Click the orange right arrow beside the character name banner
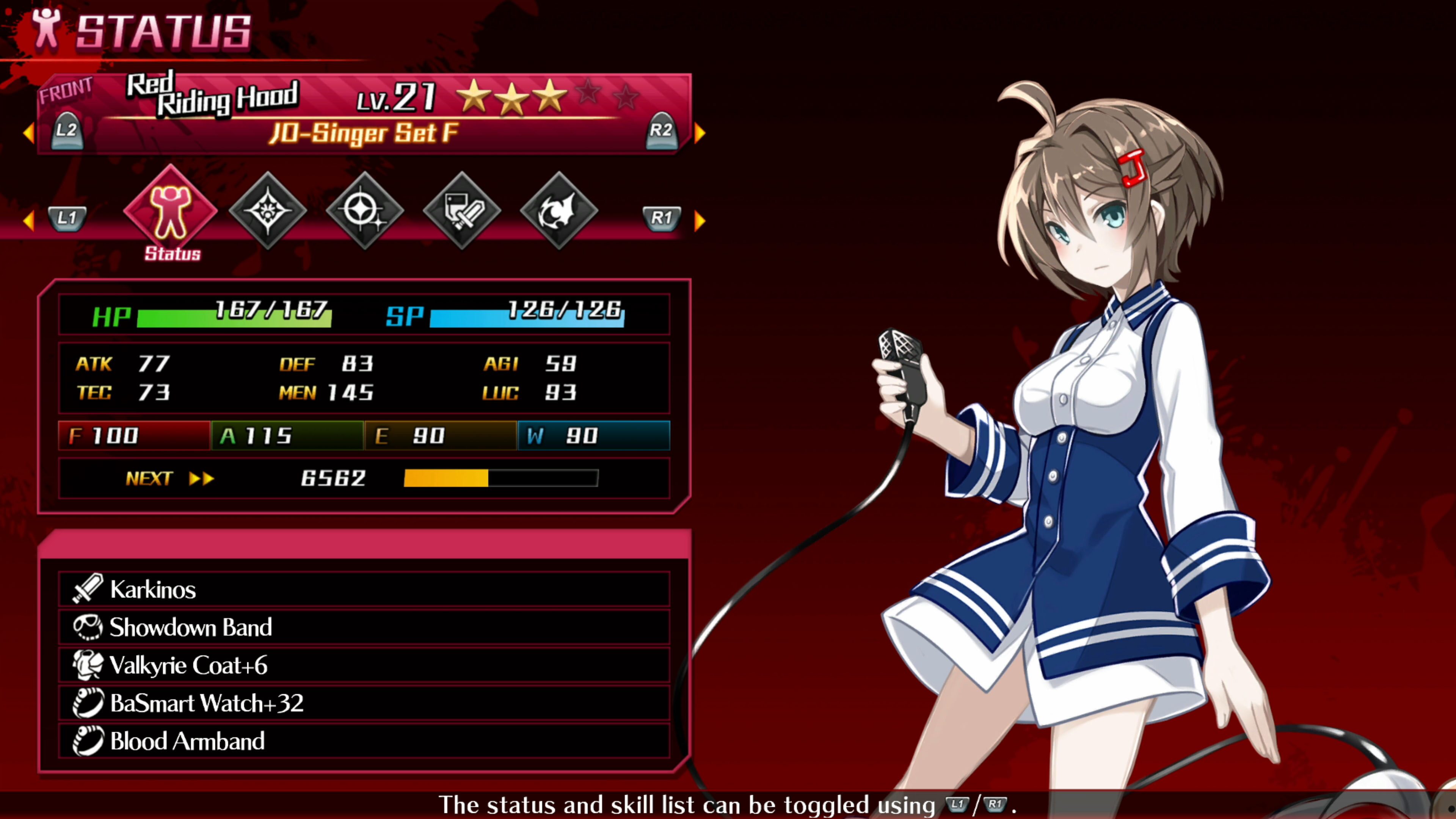This screenshot has width=1456, height=819. pyautogui.click(x=700, y=133)
